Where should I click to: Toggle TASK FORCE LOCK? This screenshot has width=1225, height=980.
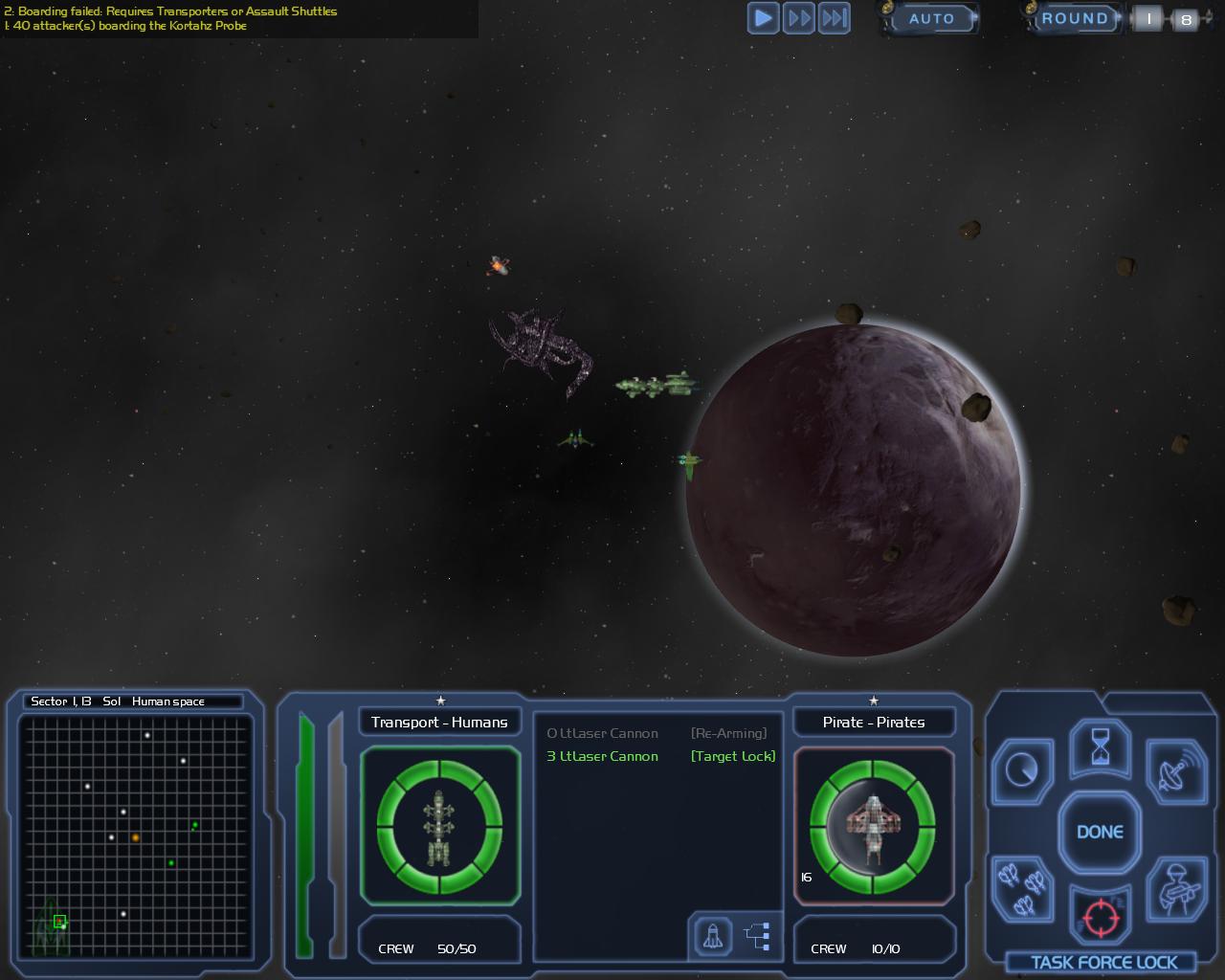(1103, 963)
